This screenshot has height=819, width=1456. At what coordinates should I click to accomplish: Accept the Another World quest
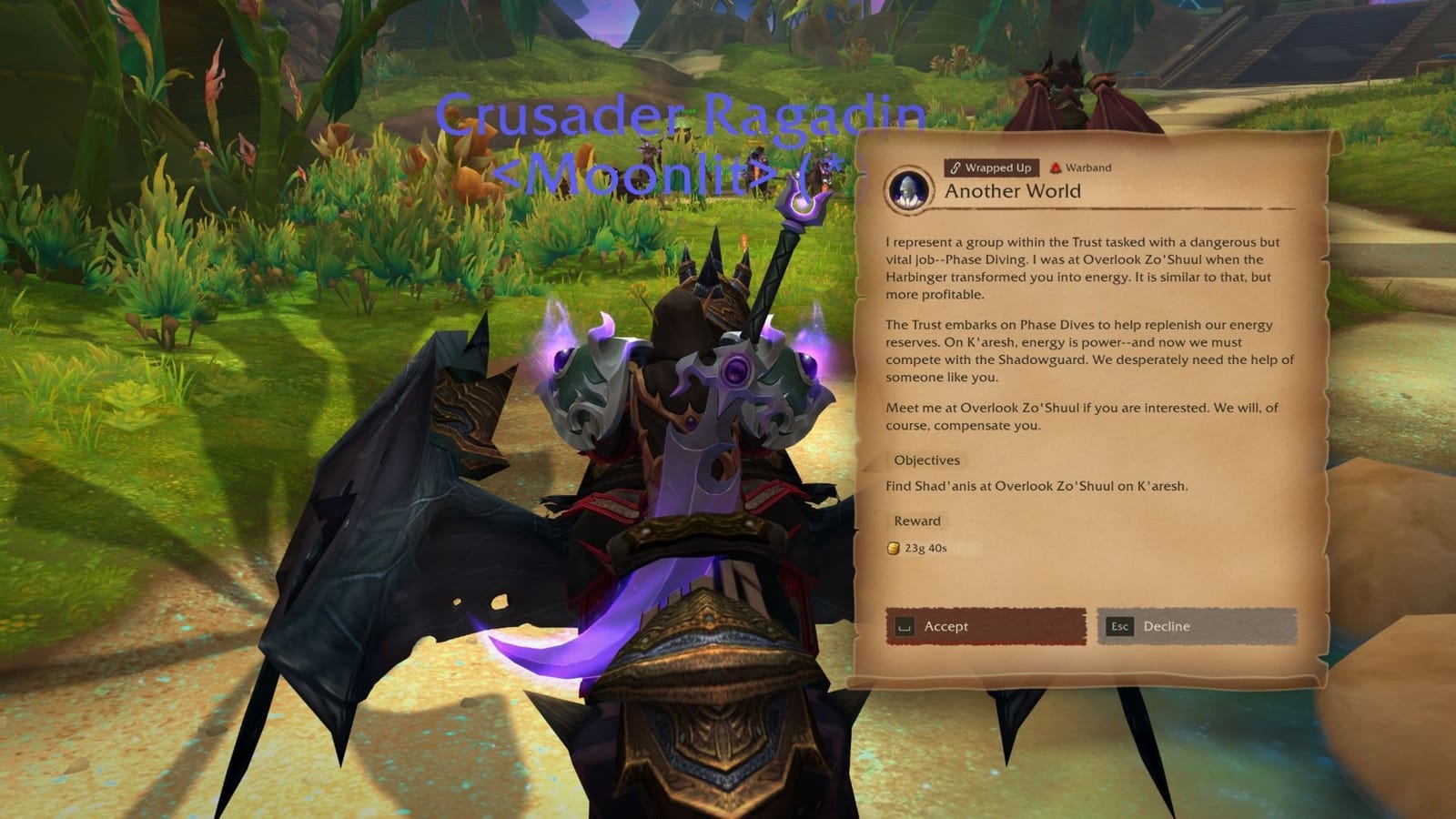pos(987,626)
